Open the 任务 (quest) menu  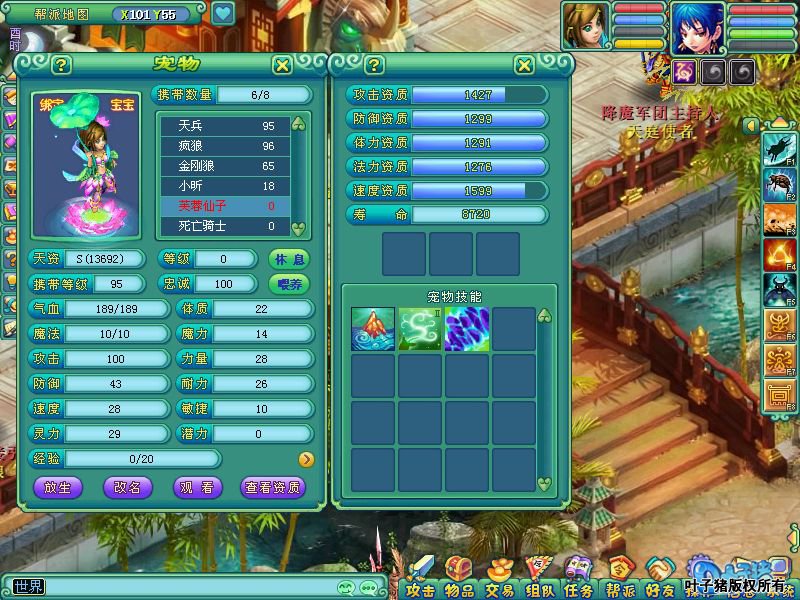pyautogui.click(x=577, y=581)
